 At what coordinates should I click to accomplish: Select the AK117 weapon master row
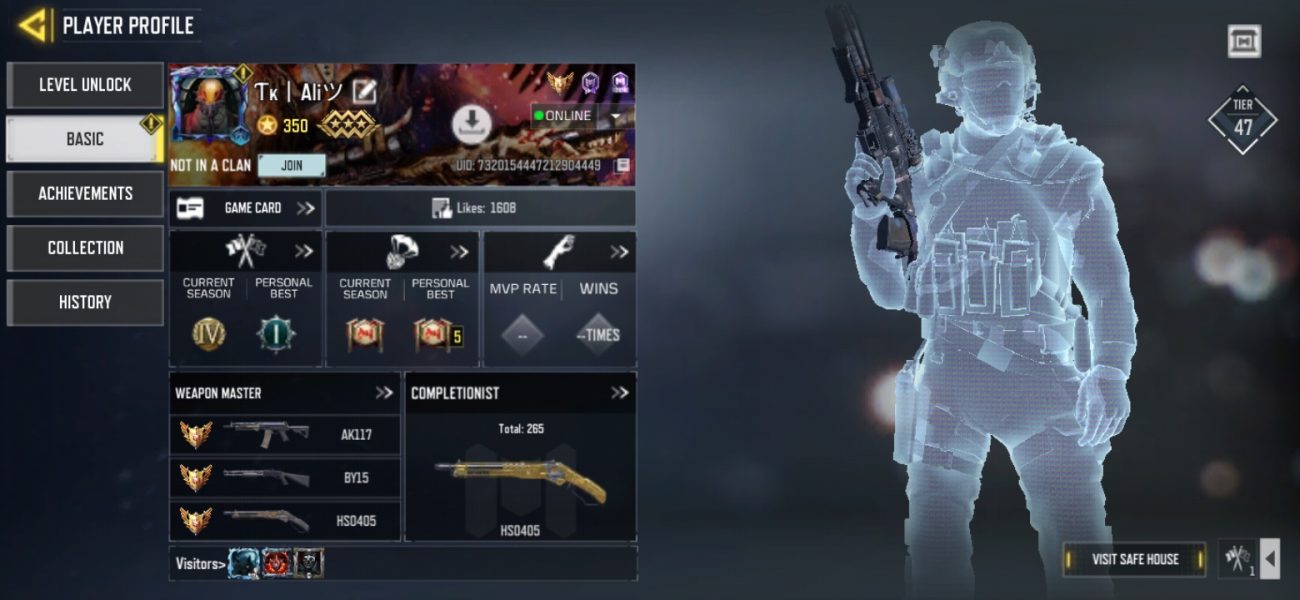click(286, 435)
